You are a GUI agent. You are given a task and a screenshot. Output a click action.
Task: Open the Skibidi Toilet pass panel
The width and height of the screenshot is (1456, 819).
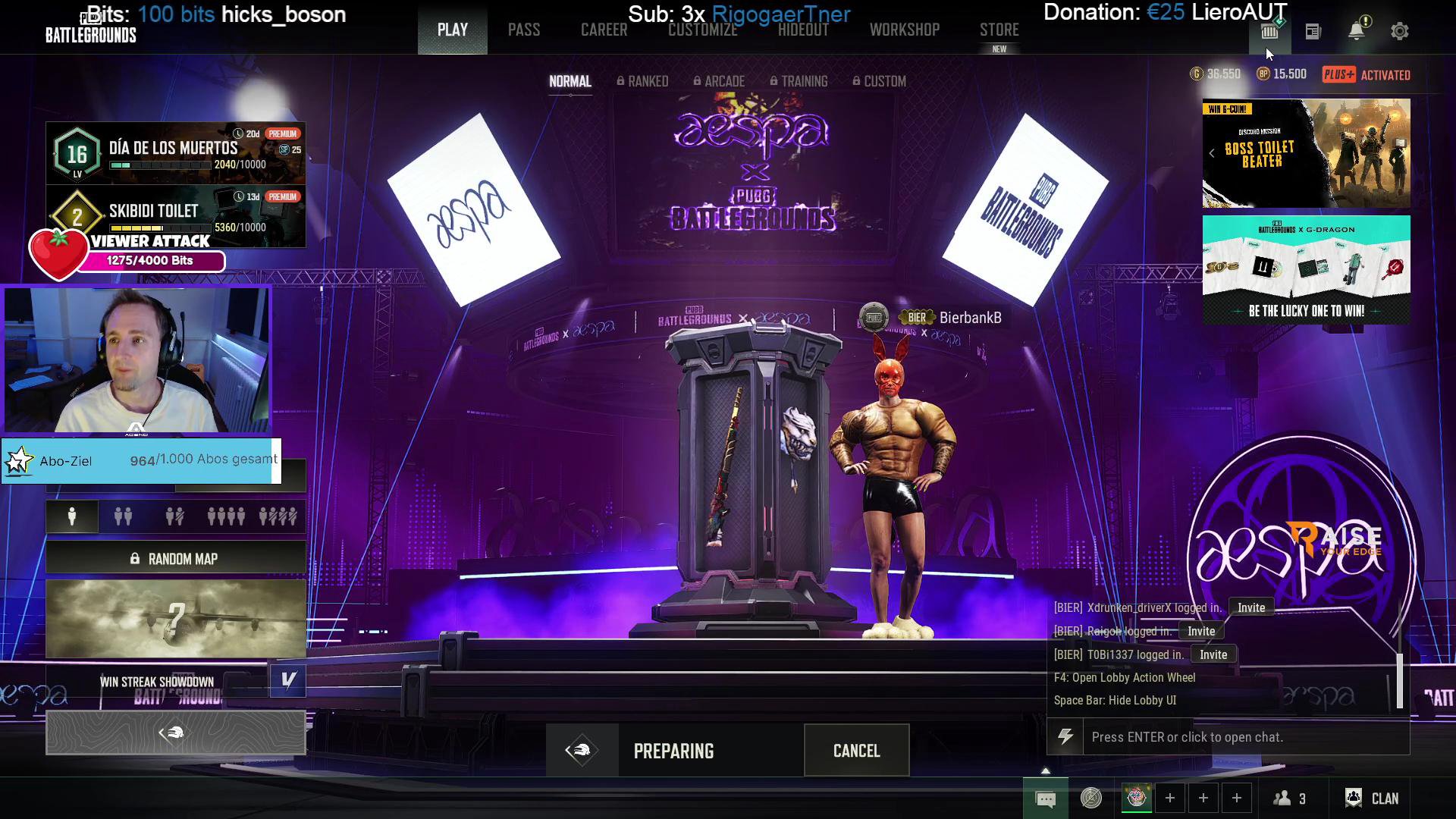pos(176,214)
